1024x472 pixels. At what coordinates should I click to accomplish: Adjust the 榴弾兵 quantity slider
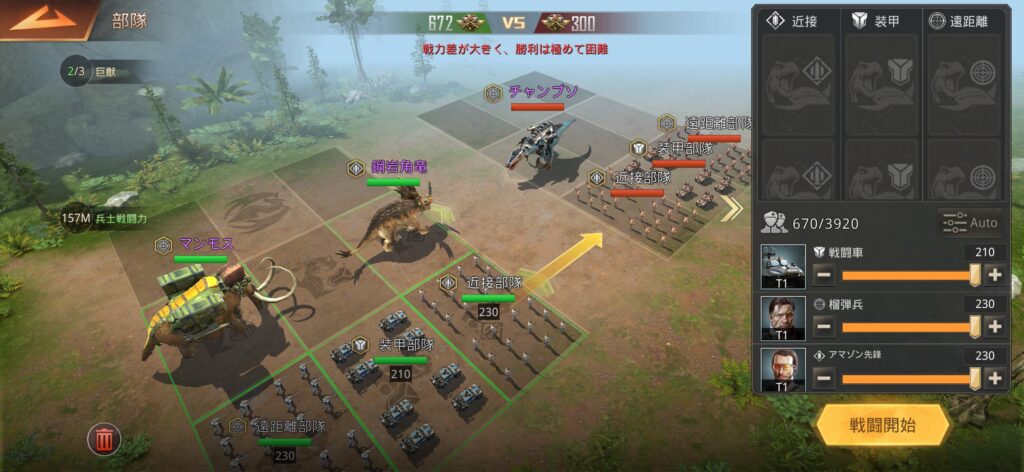click(x=908, y=326)
